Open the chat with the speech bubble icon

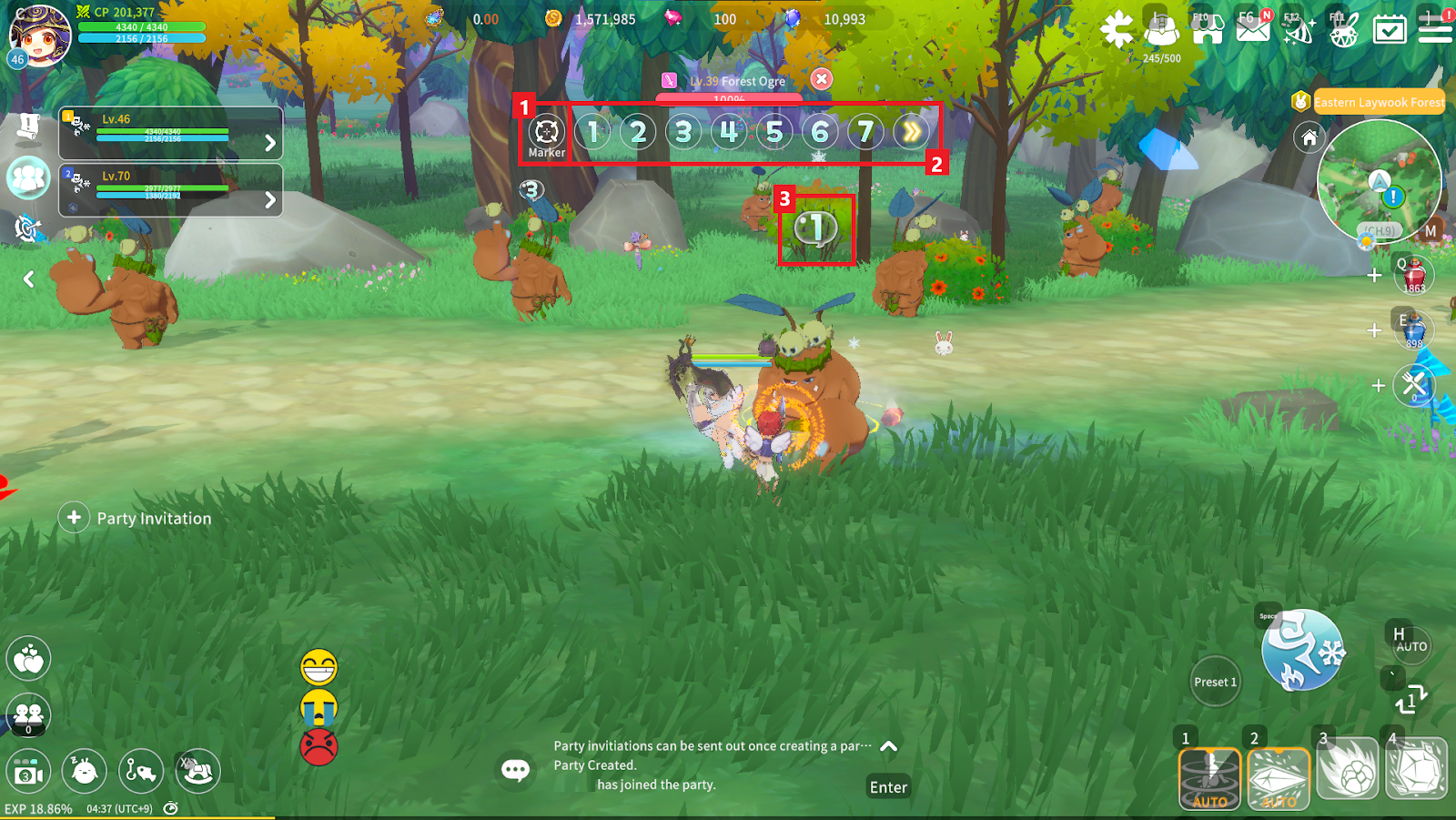pyautogui.click(x=515, y=771)
